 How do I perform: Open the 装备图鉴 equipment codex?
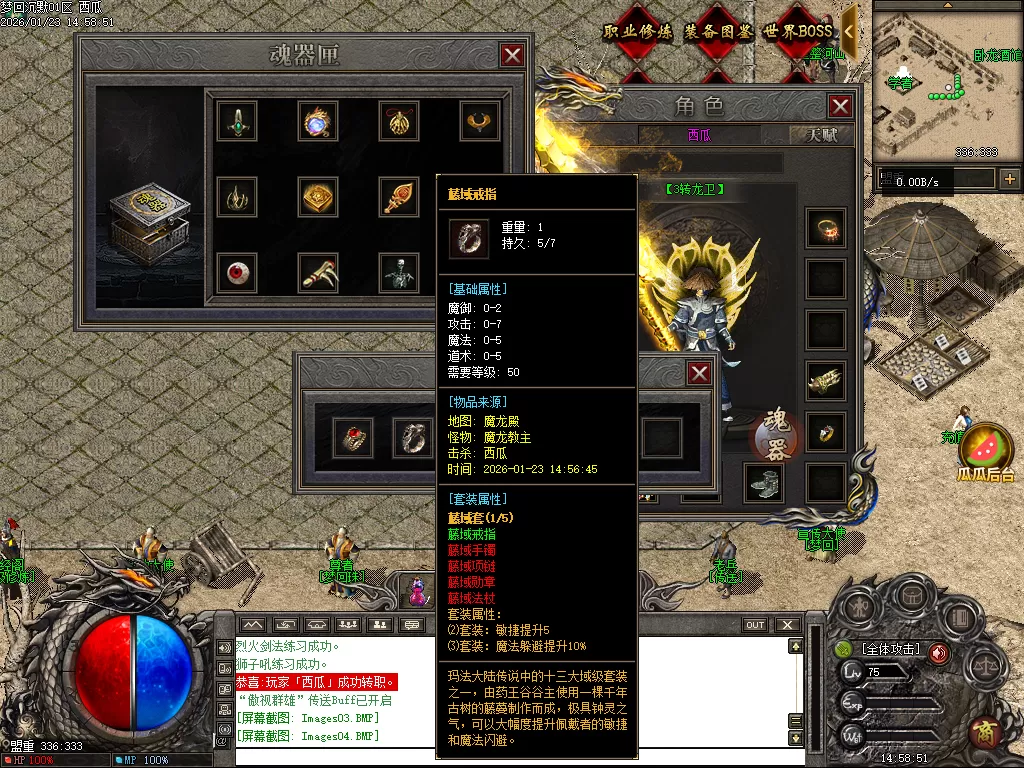click(x=717, y=32)
